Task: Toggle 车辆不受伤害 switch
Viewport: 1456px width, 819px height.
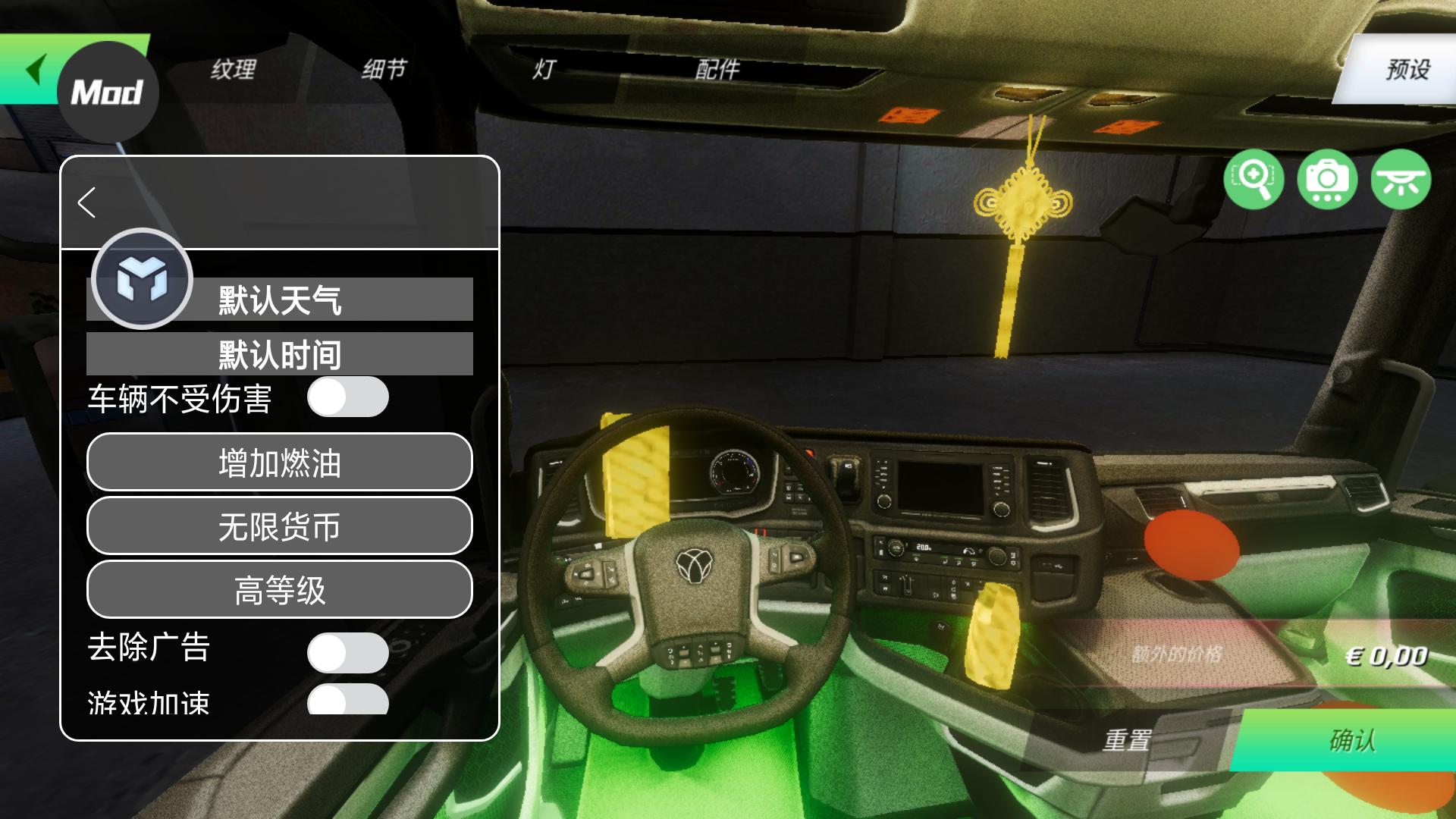Action: tap(347, 397)
